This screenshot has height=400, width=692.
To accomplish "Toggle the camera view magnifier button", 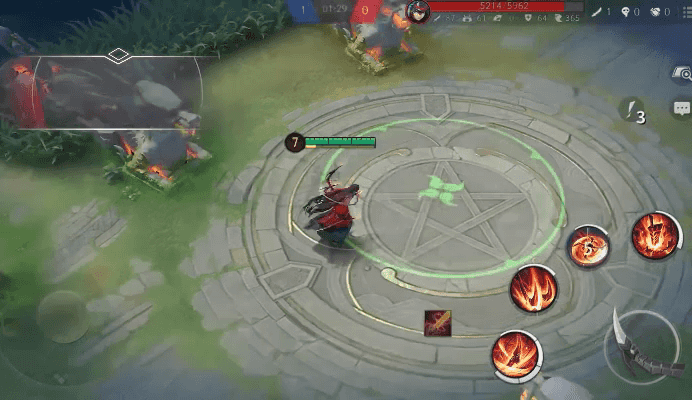I will (682, 73).
